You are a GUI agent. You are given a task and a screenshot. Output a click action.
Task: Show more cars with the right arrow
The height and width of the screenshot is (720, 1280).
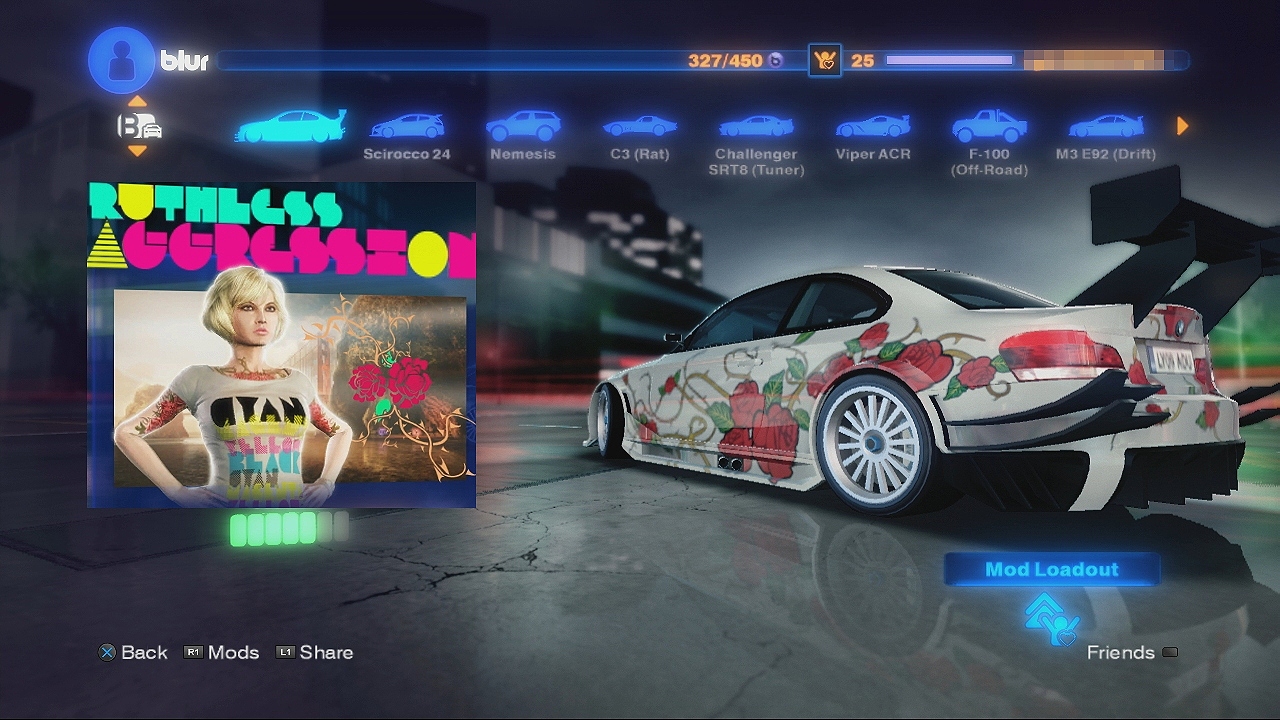(x=1183, y=126)
